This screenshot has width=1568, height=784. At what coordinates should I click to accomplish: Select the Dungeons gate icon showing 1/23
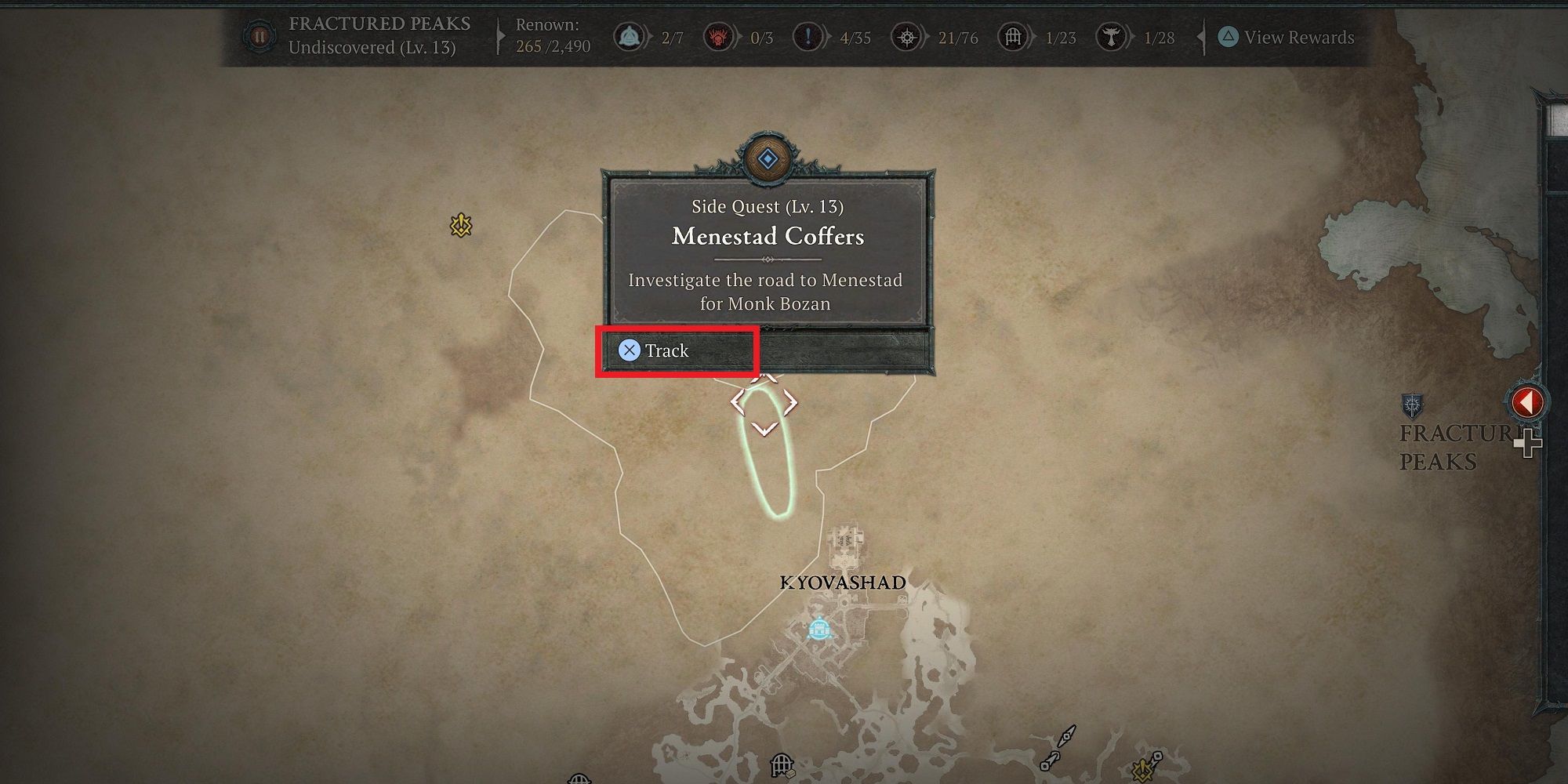tap(1011, 36)
